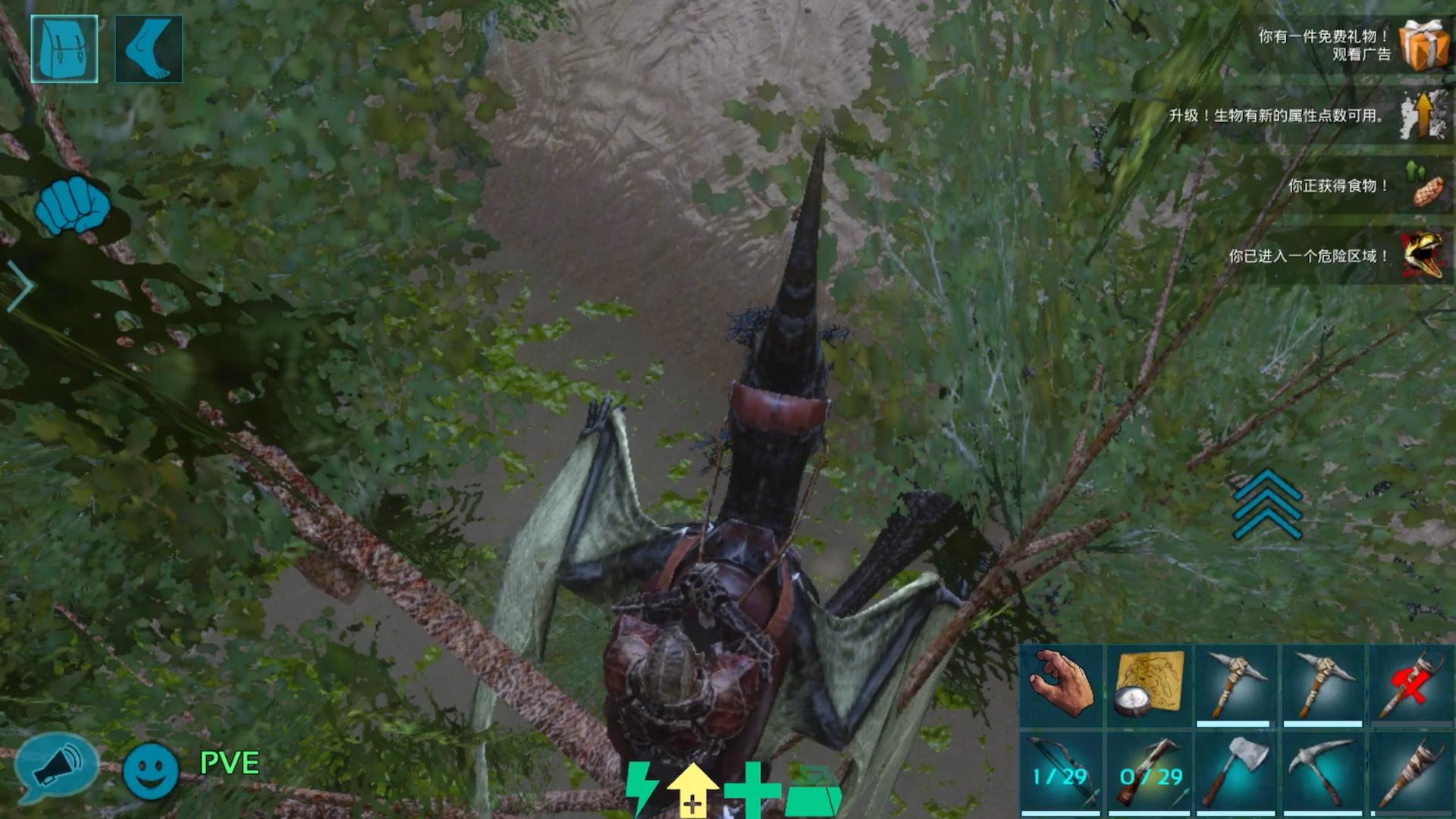Equip the bow showing 1/29
The width and height of the screenshot is (1456, 819).
(x=1061, y=772)
